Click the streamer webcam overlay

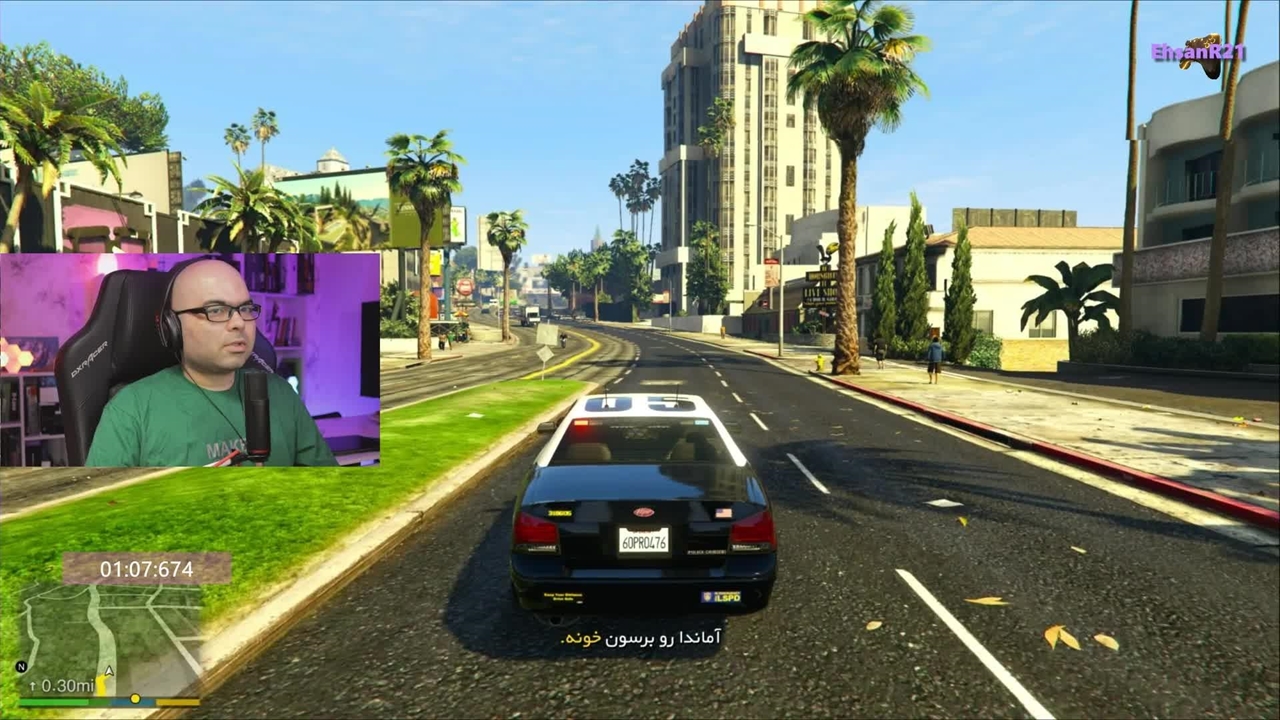(x=190, y=360)
